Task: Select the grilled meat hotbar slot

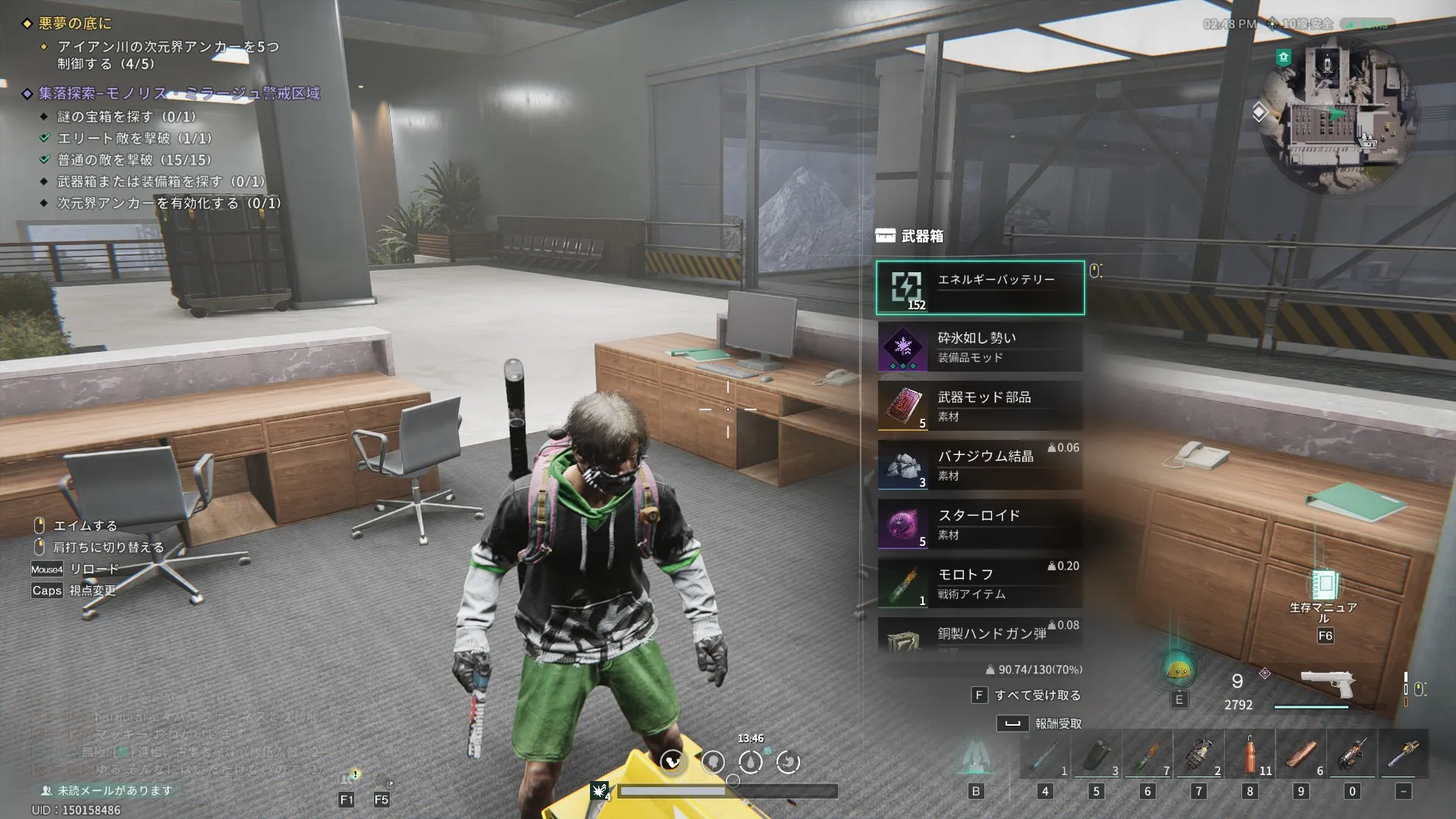Action: (1301, 756)
